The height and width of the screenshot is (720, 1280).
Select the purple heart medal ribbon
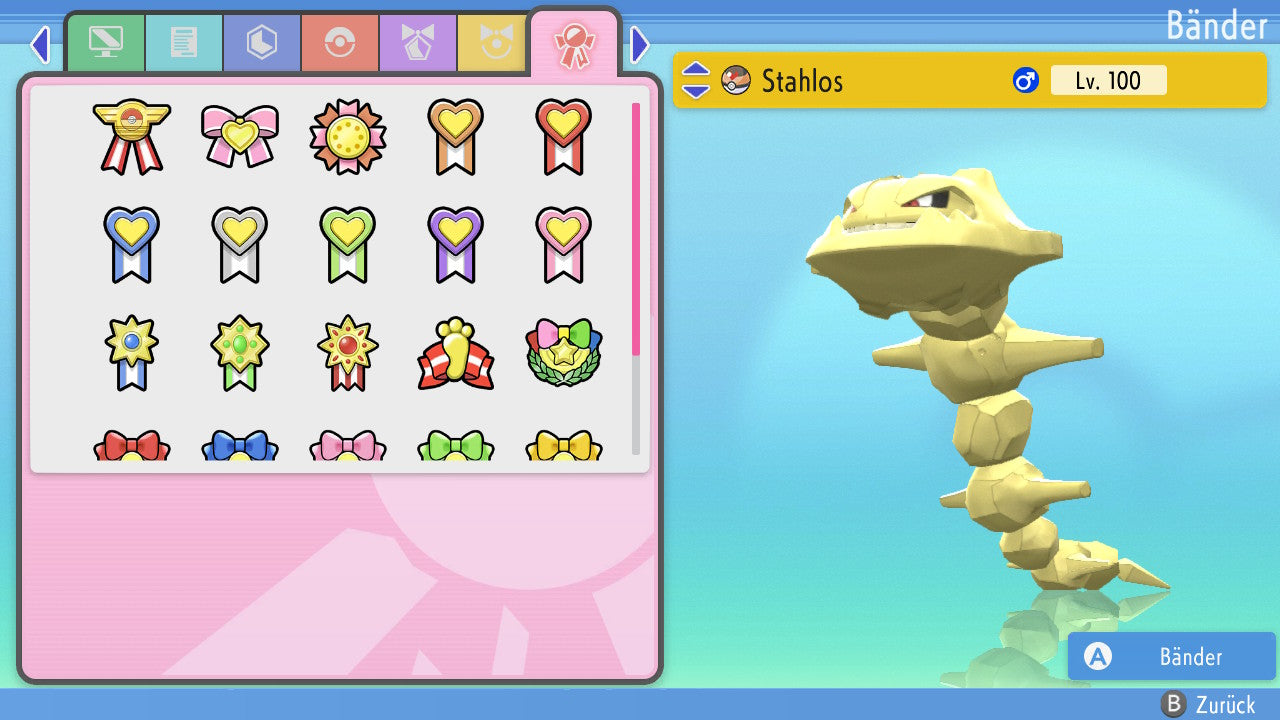[x=456, y=243]
